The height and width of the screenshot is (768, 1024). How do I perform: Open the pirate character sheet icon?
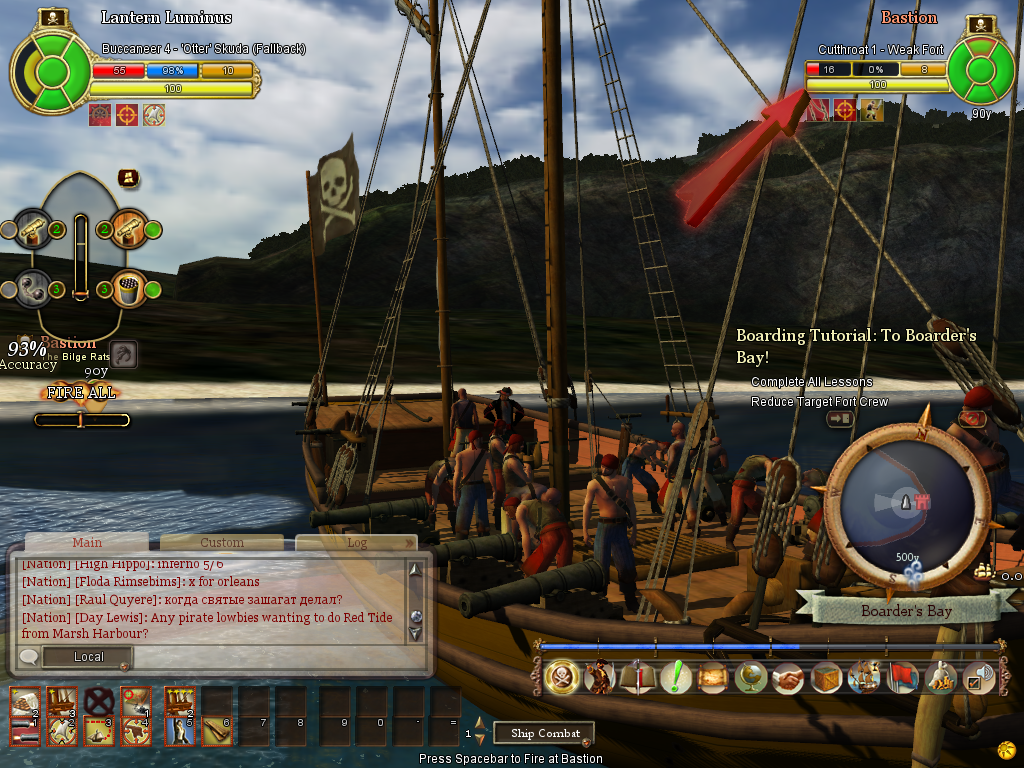click(x=600, y=678)
